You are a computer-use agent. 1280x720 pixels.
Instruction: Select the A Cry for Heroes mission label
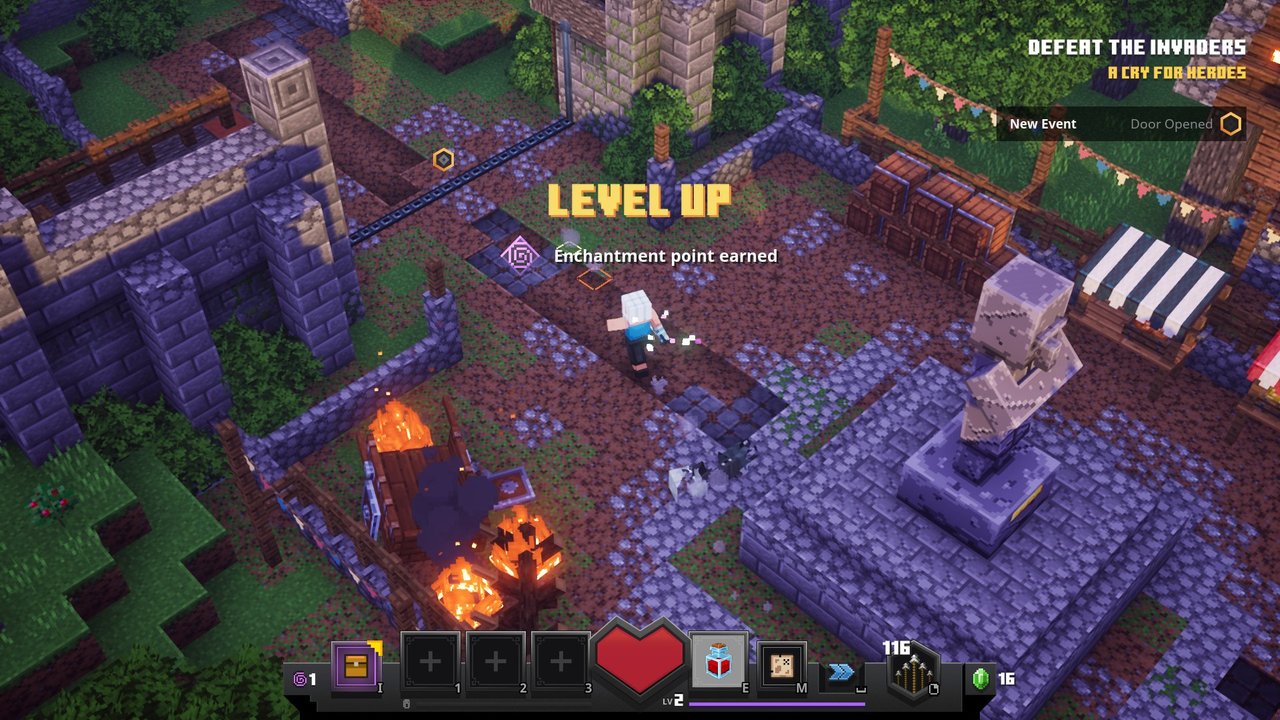tap(1175, 73)
